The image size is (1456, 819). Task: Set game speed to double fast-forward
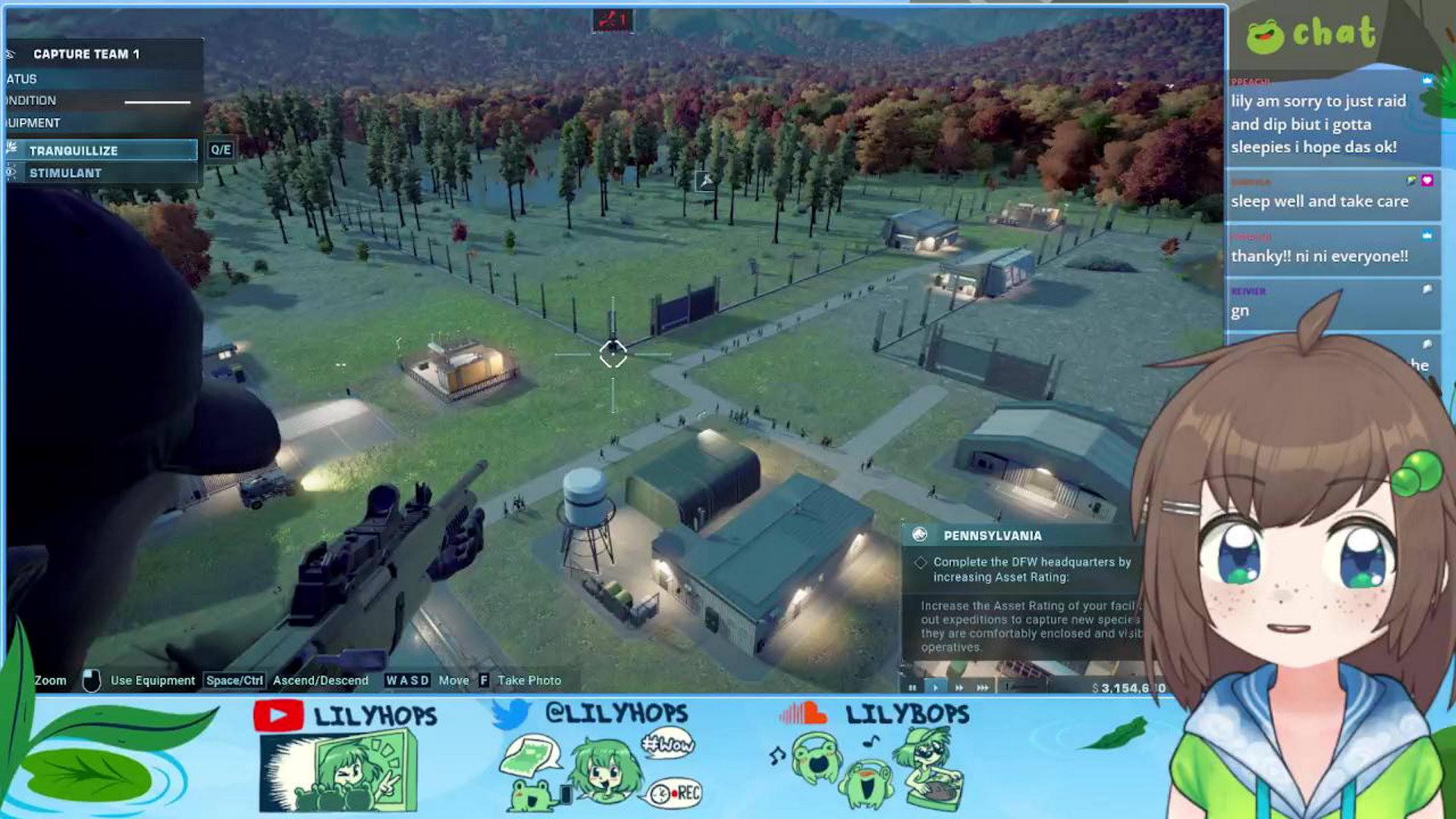(x=959, y=688)
